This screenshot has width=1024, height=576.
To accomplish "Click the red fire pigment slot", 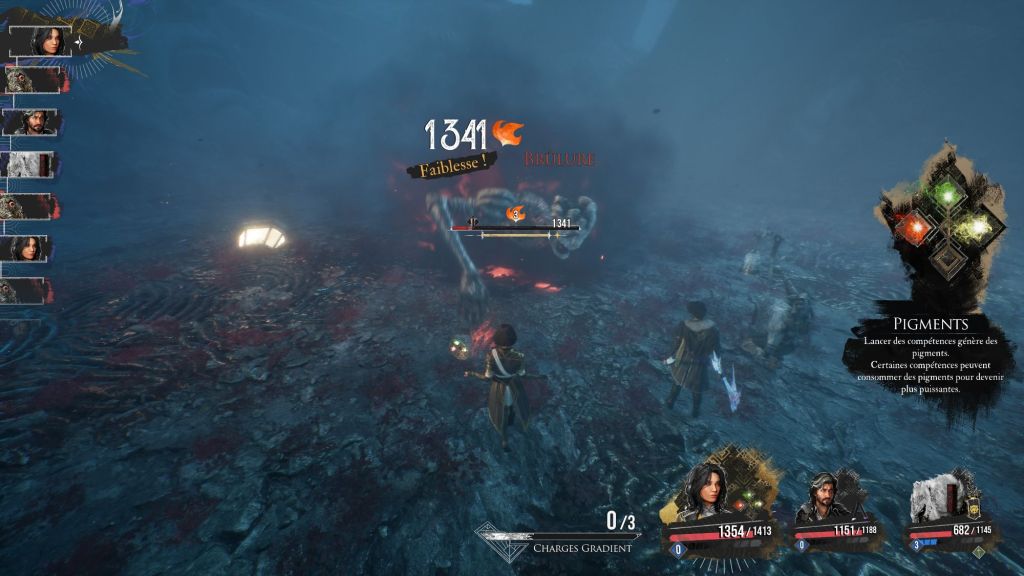I will [913, 230].
